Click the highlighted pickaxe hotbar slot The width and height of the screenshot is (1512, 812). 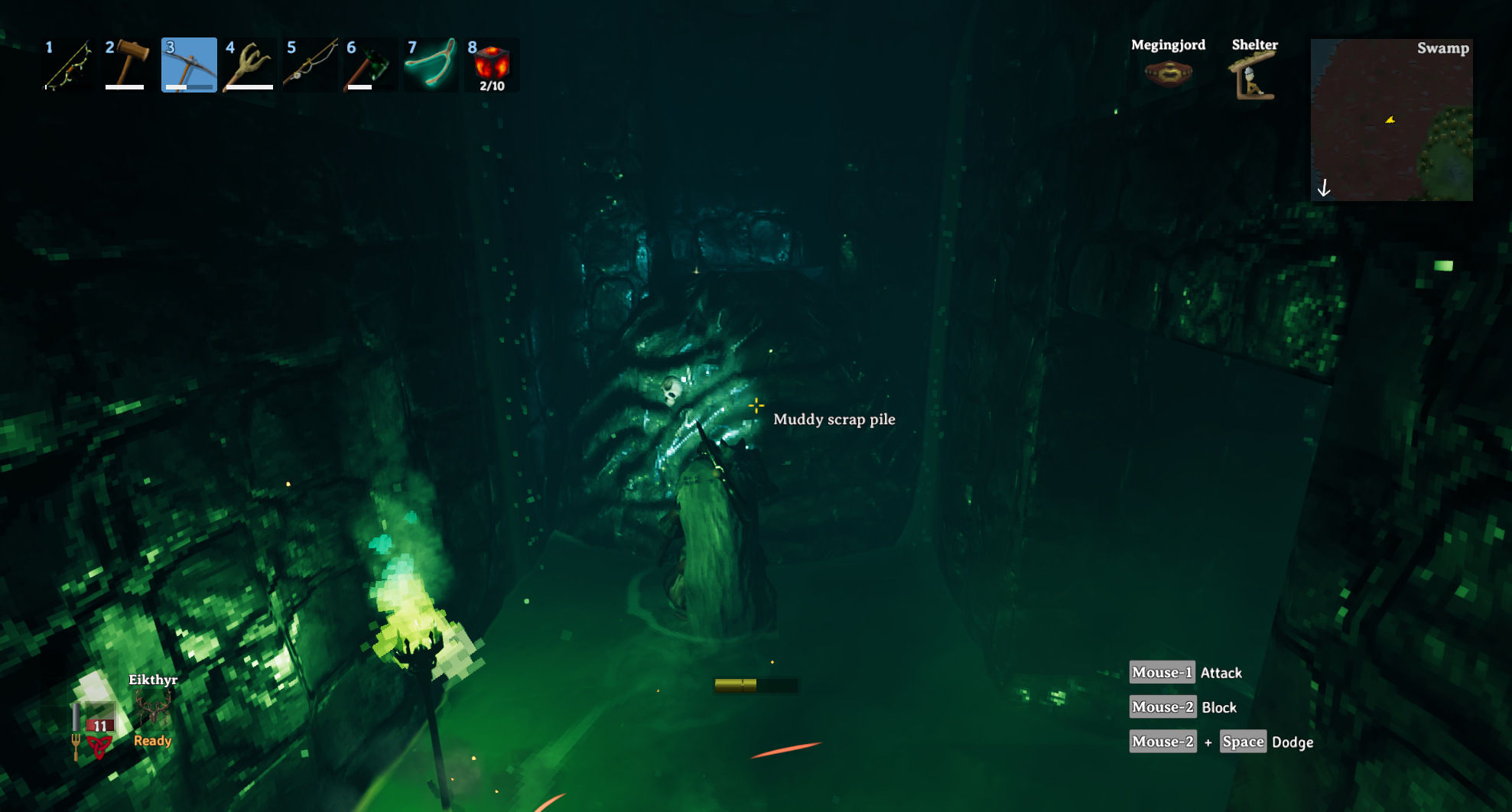189,66
